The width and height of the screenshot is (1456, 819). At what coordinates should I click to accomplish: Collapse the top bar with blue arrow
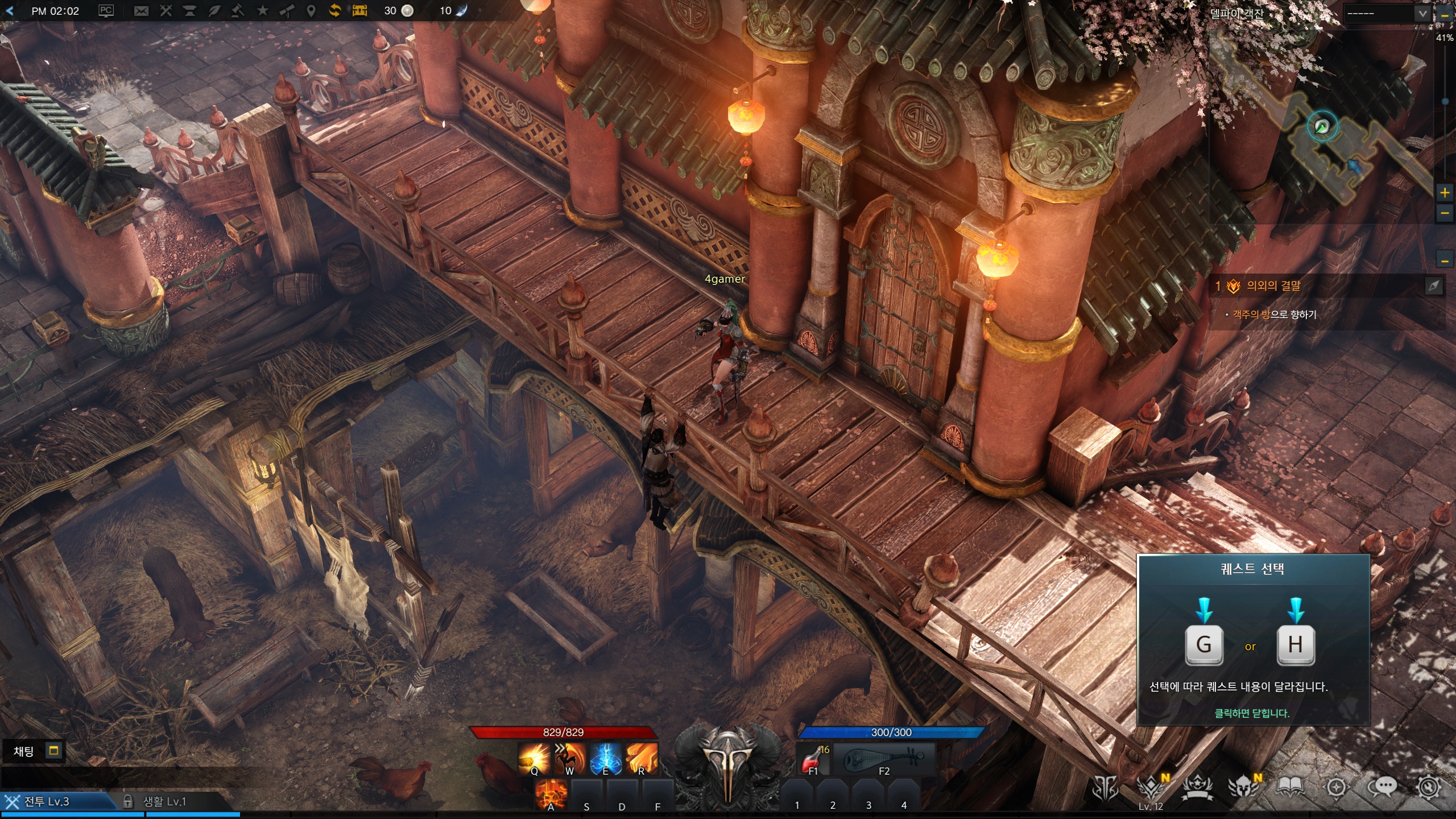[x=10, y=11]
